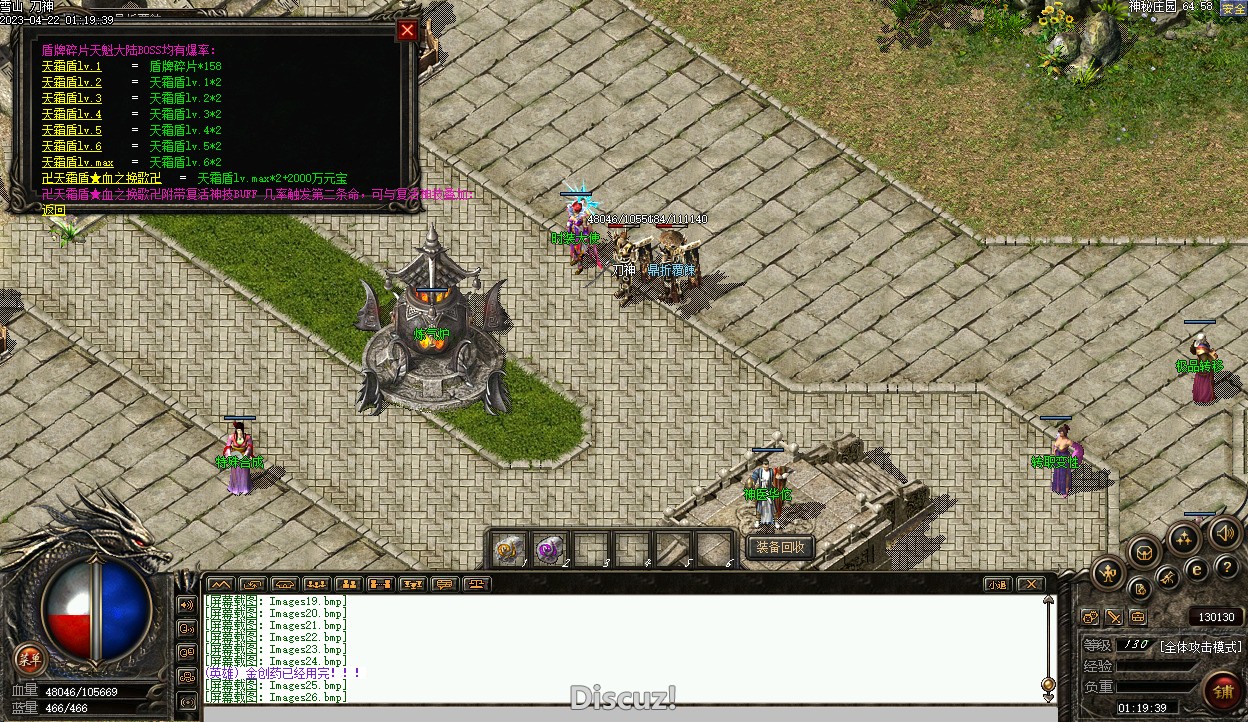The width and height of the screenshot is (1248, 722).
Task: Pick the 天霜盾lv.max option
Action: pyautogui.click(x=78, y=163)
